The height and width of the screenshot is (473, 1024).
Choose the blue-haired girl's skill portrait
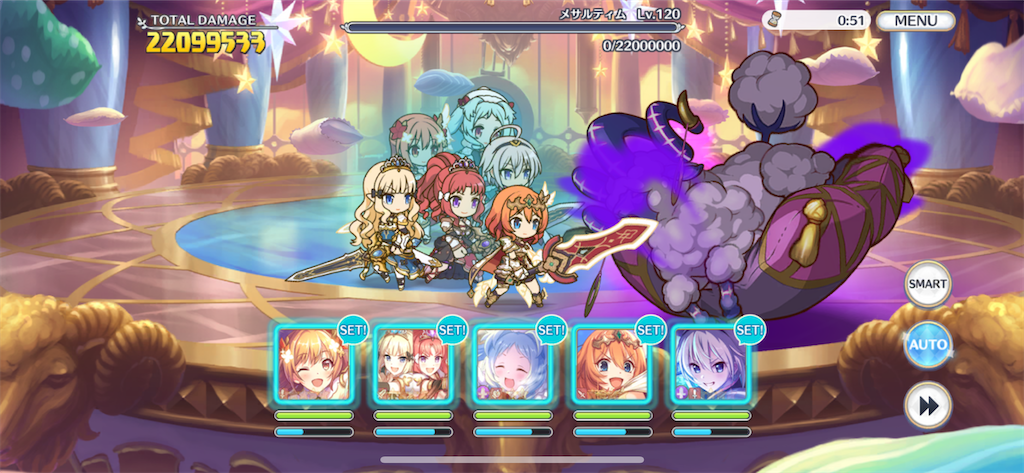pyautogui.click(x=511, y=364)
